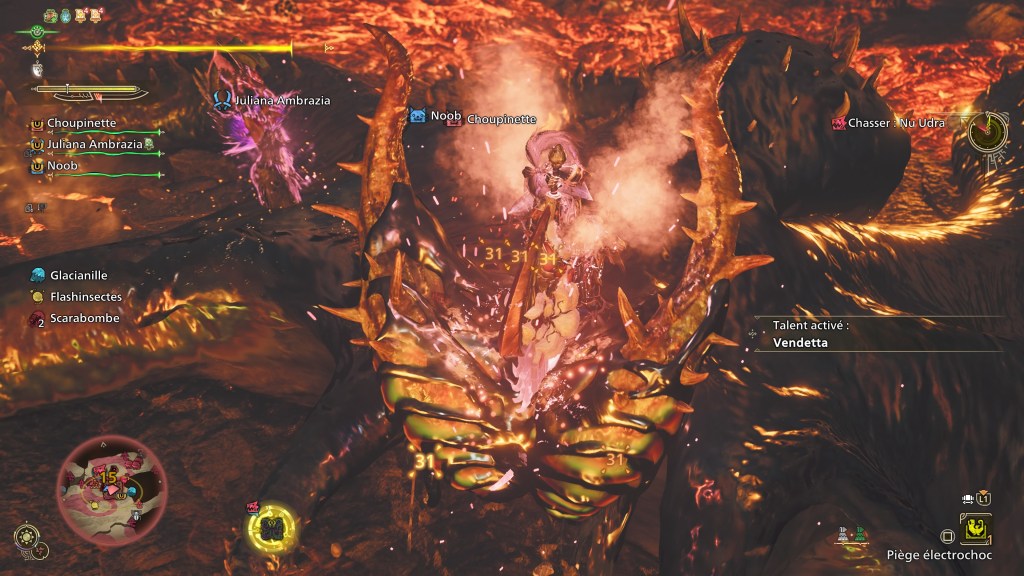Select the Piège électrochoc item slot
Image resolution: width=1024 pixels, height=576 pixels.
(975, 527)
